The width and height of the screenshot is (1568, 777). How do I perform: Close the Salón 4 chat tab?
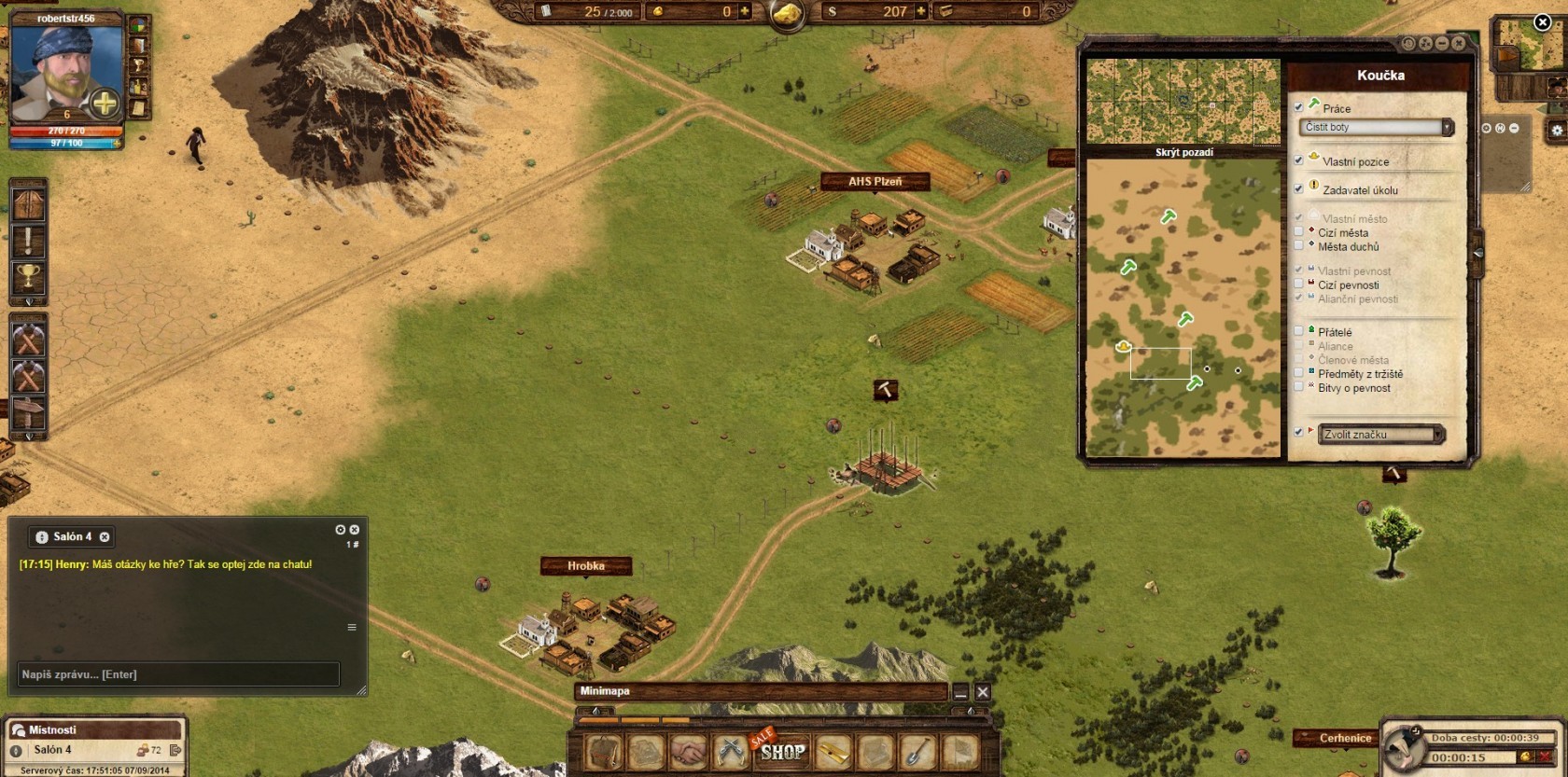(105, 537)
